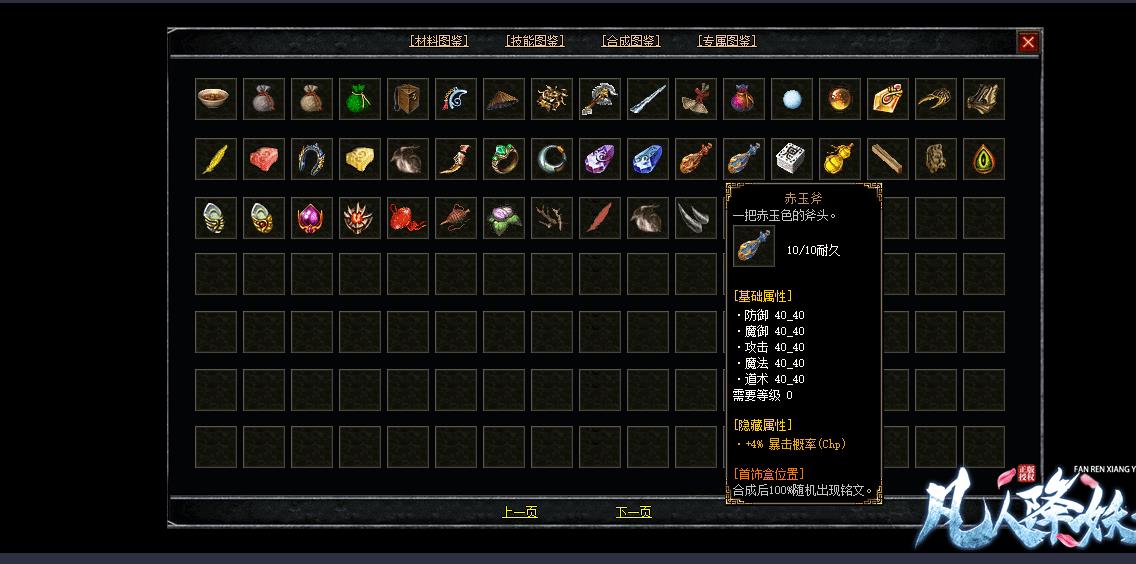Select the yellow gourd item
Viewport: 1136px width, 564px height.
point(840,159)
